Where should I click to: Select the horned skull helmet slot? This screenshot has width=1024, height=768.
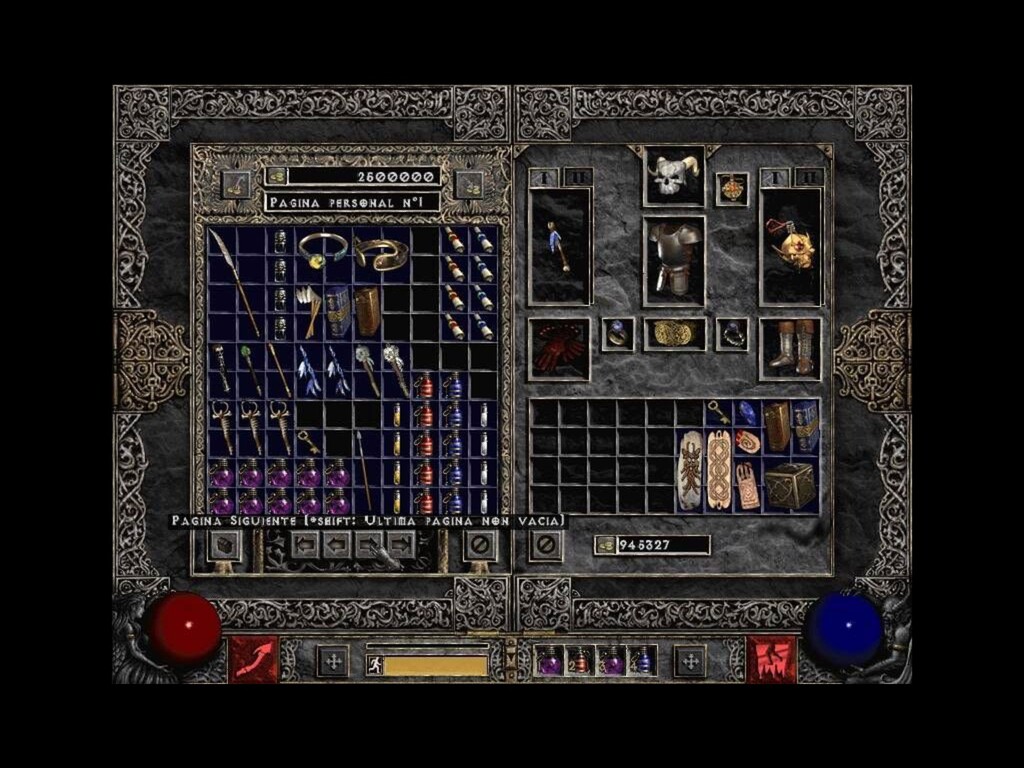pos(673,176)
